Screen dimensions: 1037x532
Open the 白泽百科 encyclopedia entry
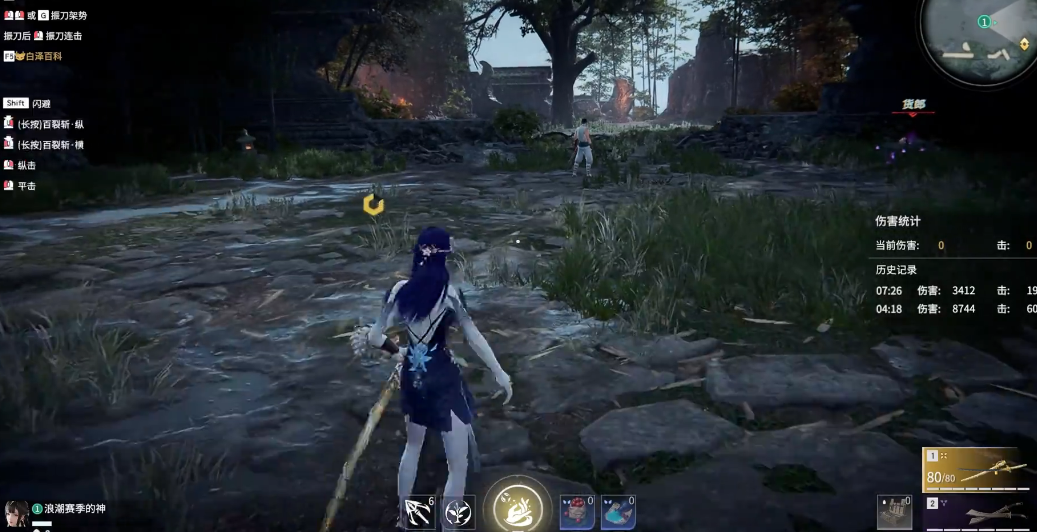pyautogui.click(x=38, y=57)
